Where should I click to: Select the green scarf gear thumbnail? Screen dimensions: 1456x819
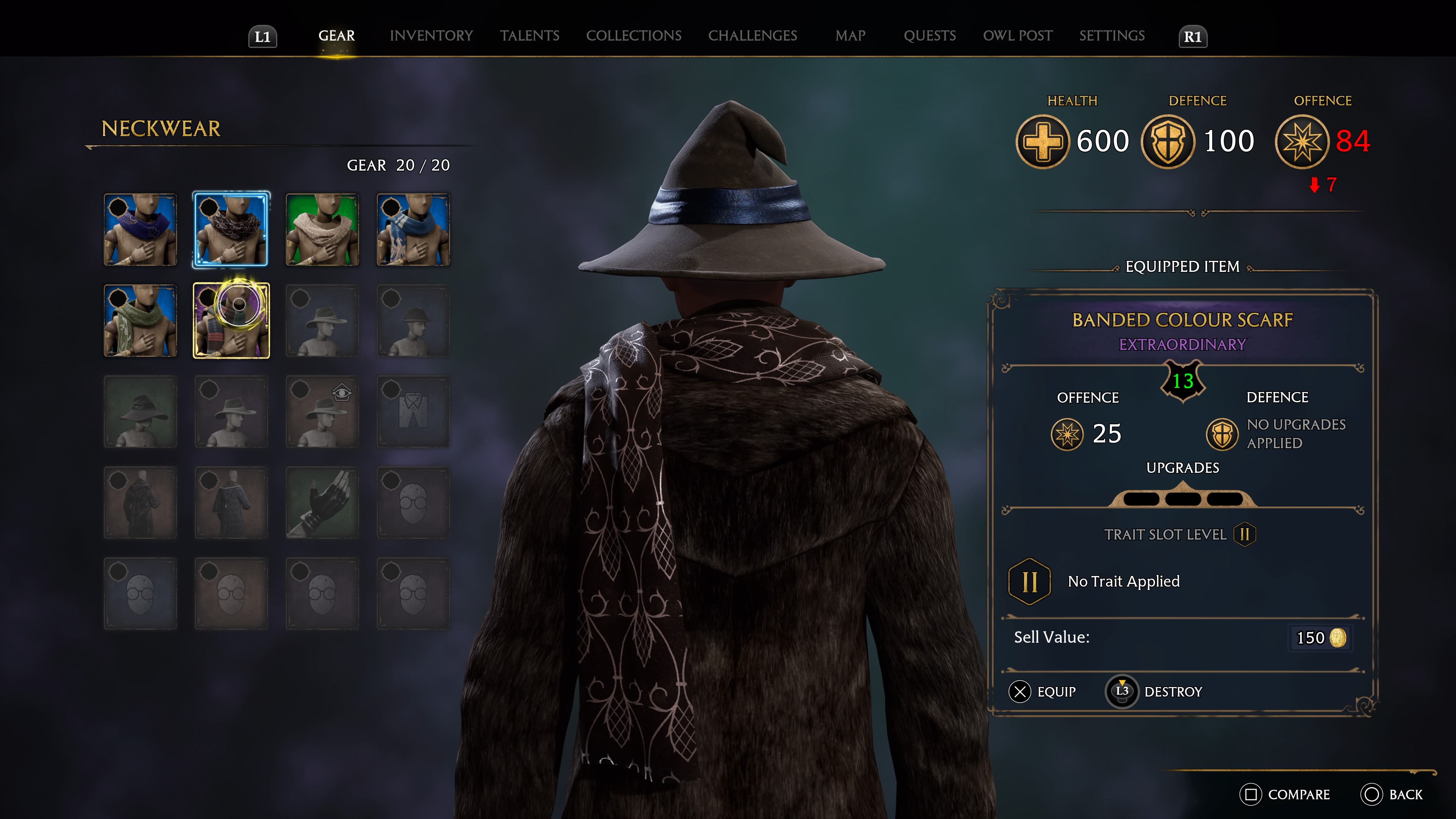[140, 321]
